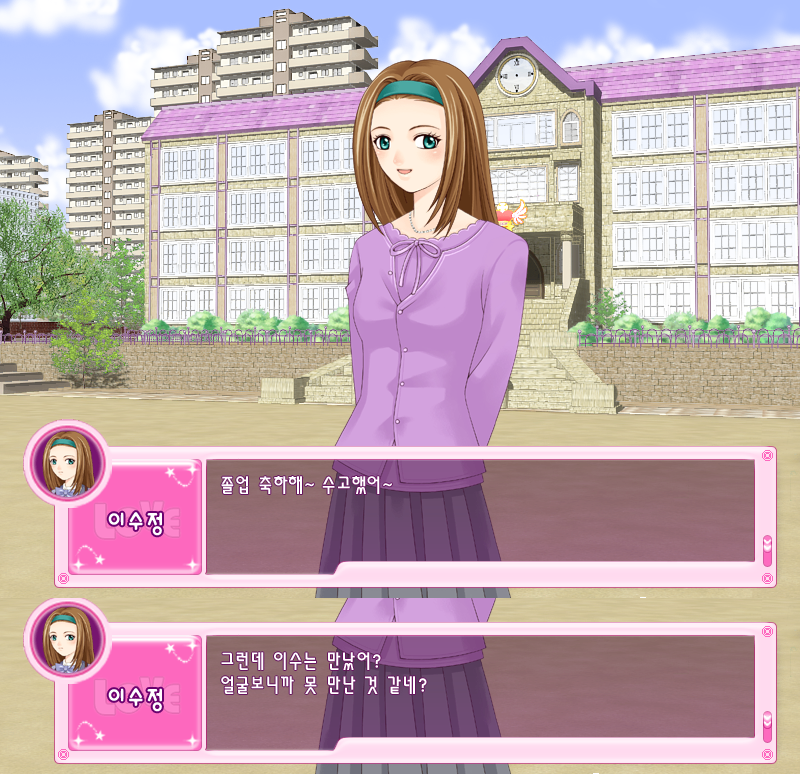Click the scroll handle on the lower dialogue box
800x774 pixels.
tap(767, 726)
